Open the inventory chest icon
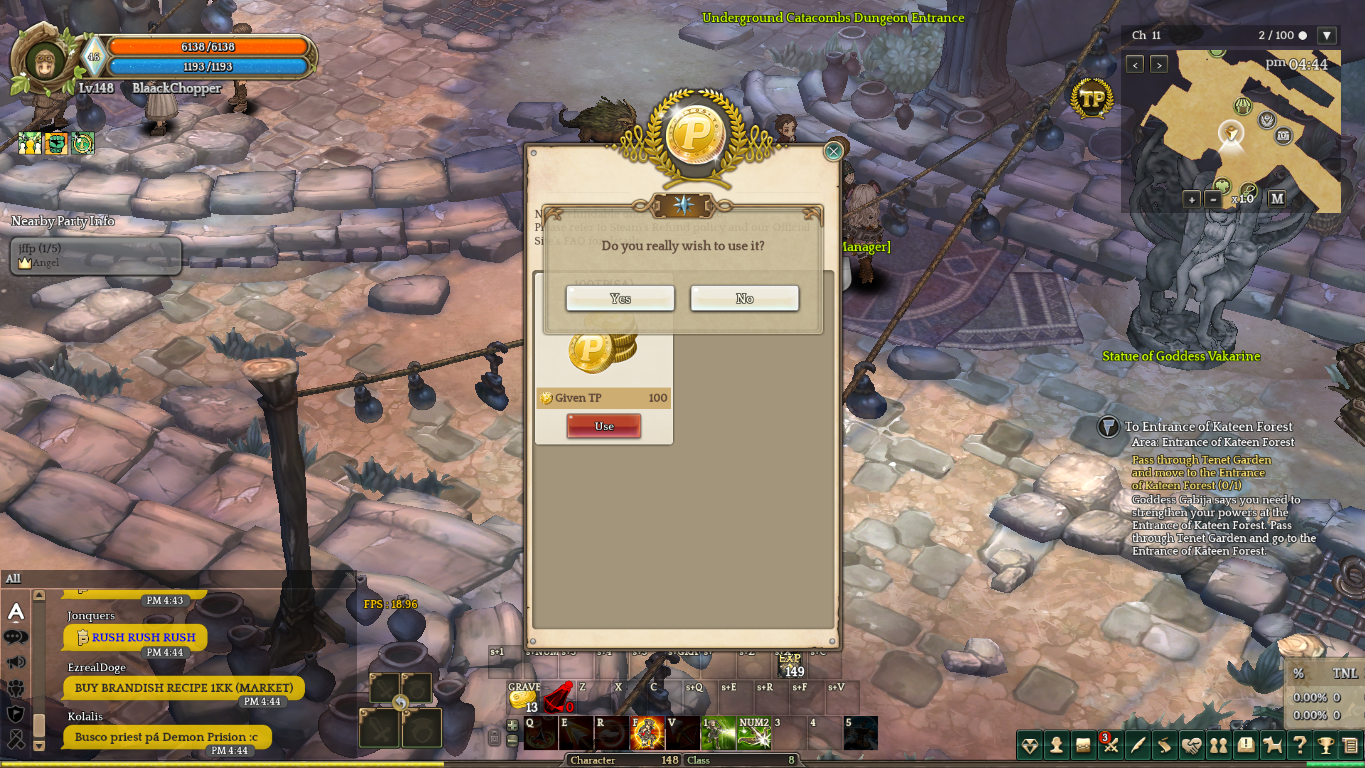Screen dimensions: 1365x768 [1083, 745]
